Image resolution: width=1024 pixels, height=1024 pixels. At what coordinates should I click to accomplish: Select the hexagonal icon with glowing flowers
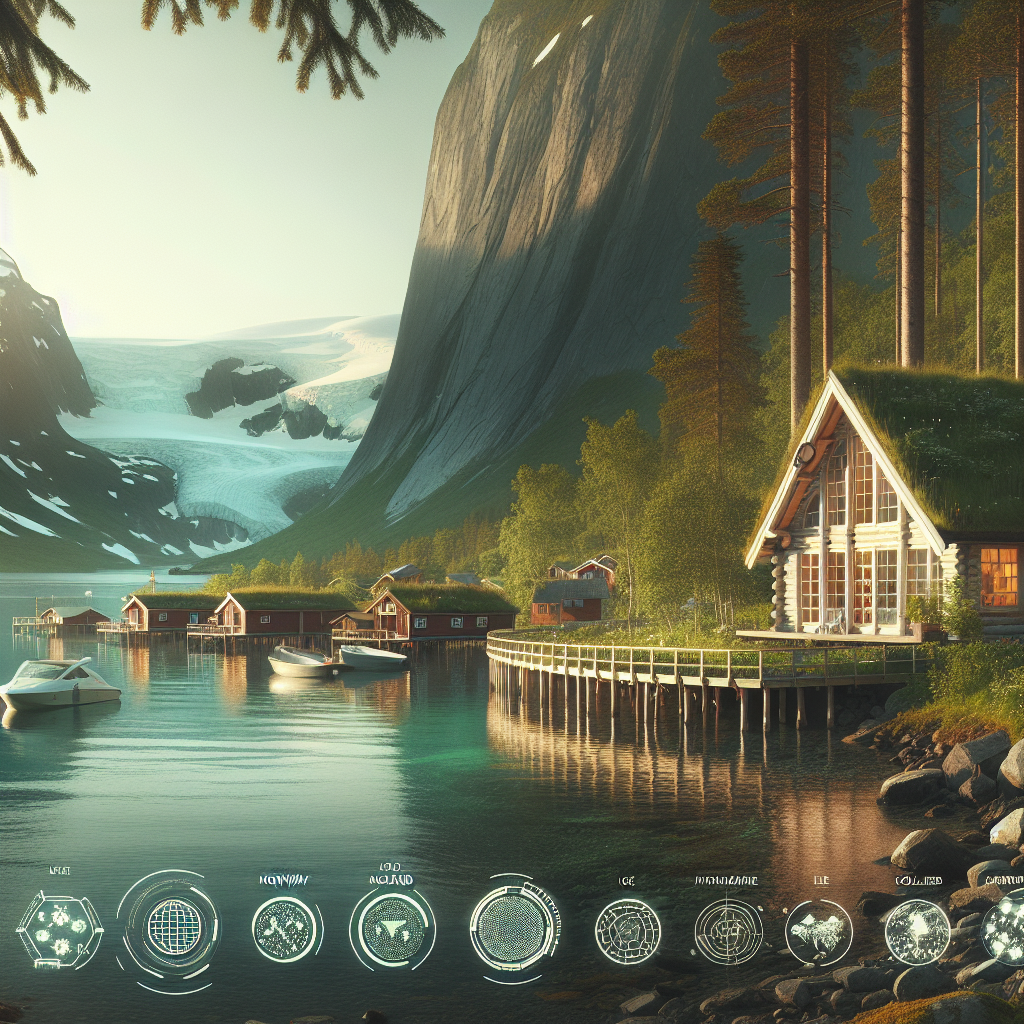[x=60, y=929]
